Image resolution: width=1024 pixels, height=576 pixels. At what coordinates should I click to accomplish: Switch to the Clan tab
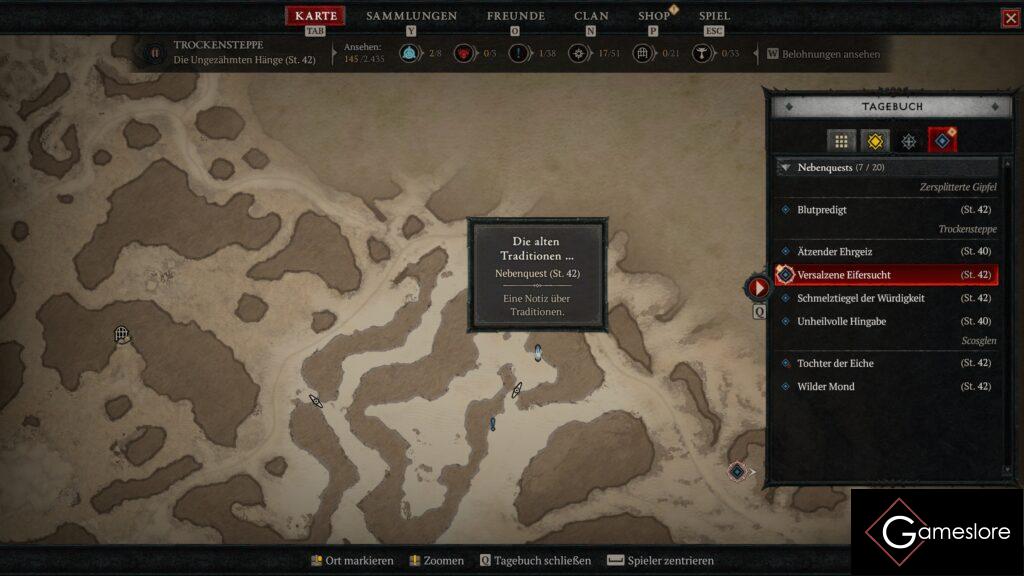click(x=591, y=16)
